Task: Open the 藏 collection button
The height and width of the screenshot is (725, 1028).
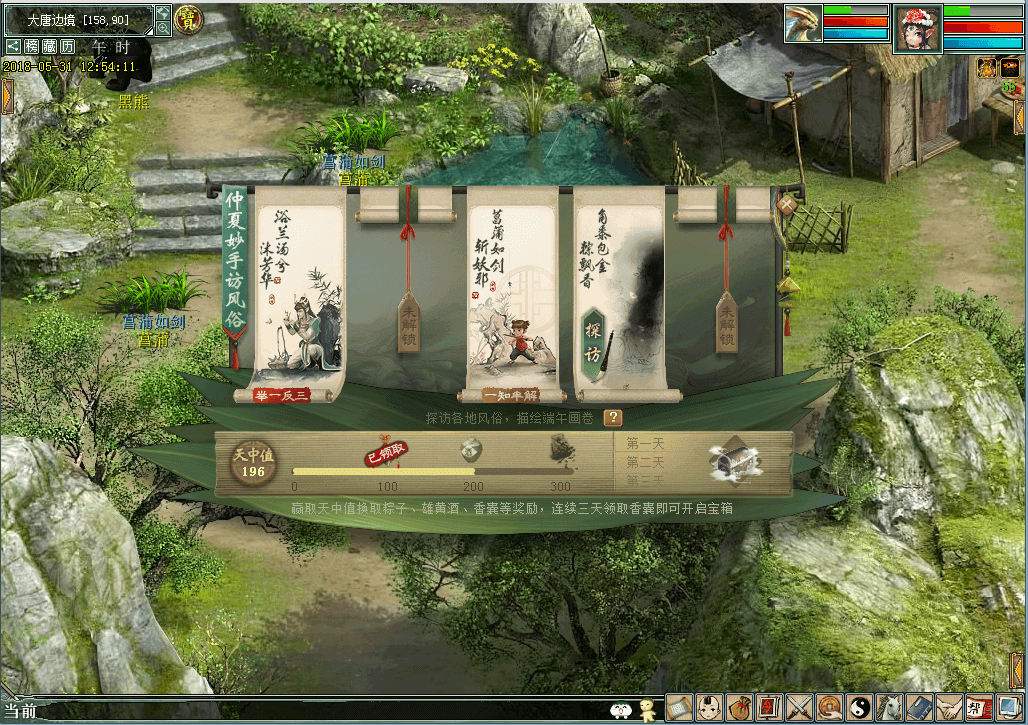Action: point(49,46)
